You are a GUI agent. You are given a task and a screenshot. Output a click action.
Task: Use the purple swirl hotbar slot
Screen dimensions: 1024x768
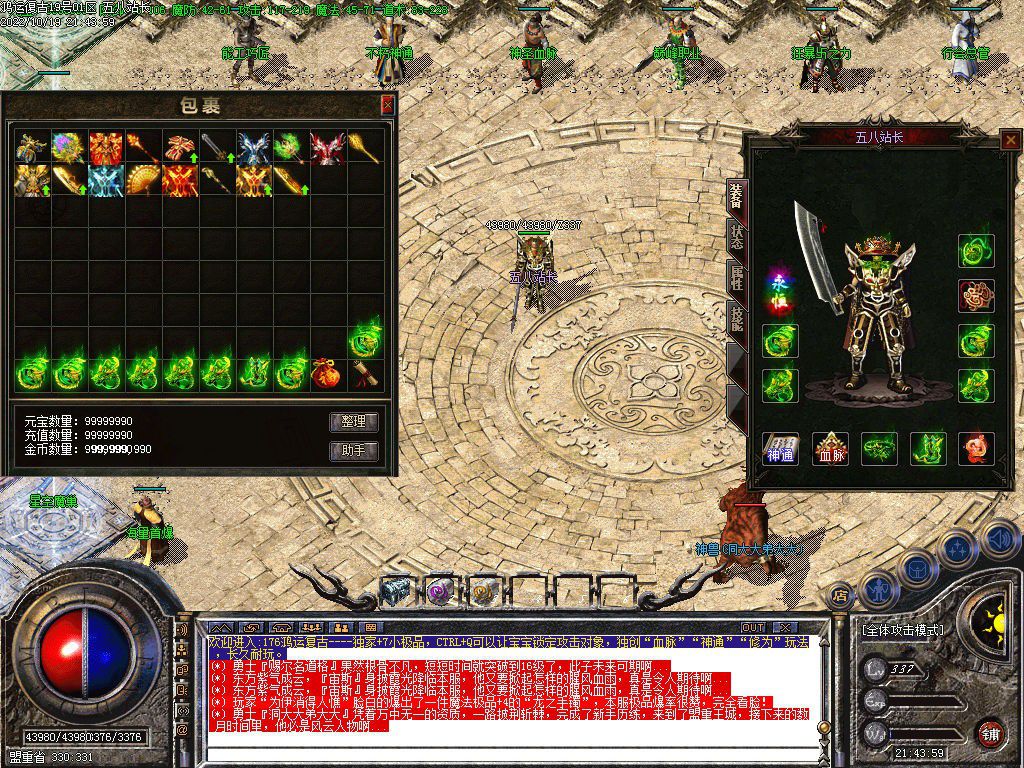[x=440, y=592]
